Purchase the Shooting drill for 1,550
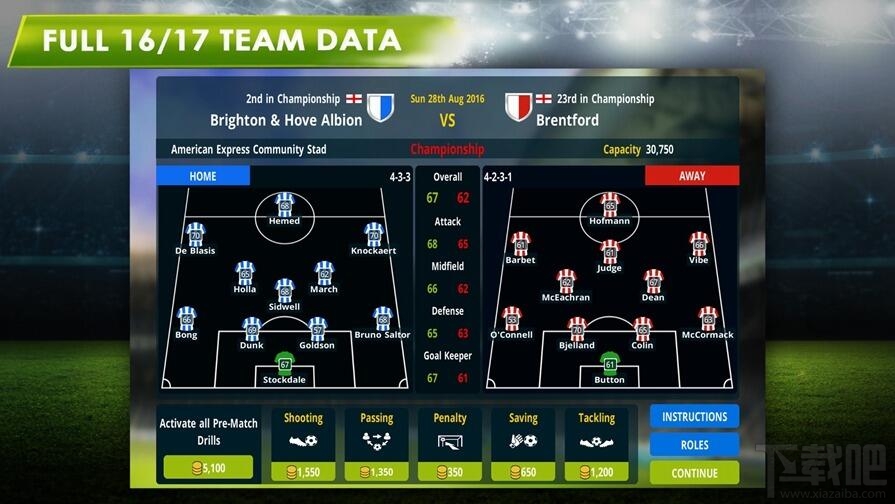 [x=303, y=471]
